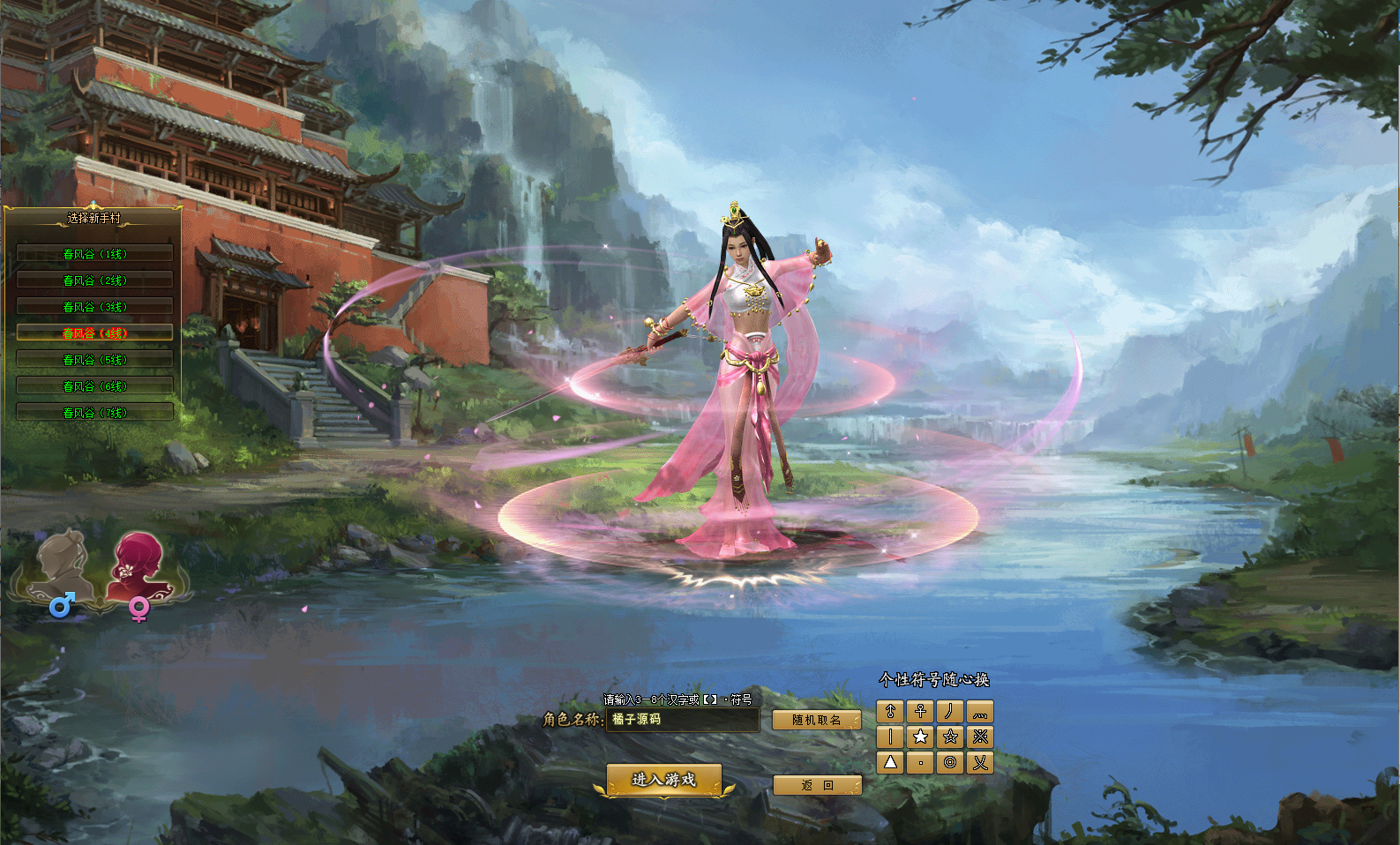Image resolution: width=1400 pixels, height=845 pixels.
Task: Enter the game with 进入游戏
Action: pos(663,780)
